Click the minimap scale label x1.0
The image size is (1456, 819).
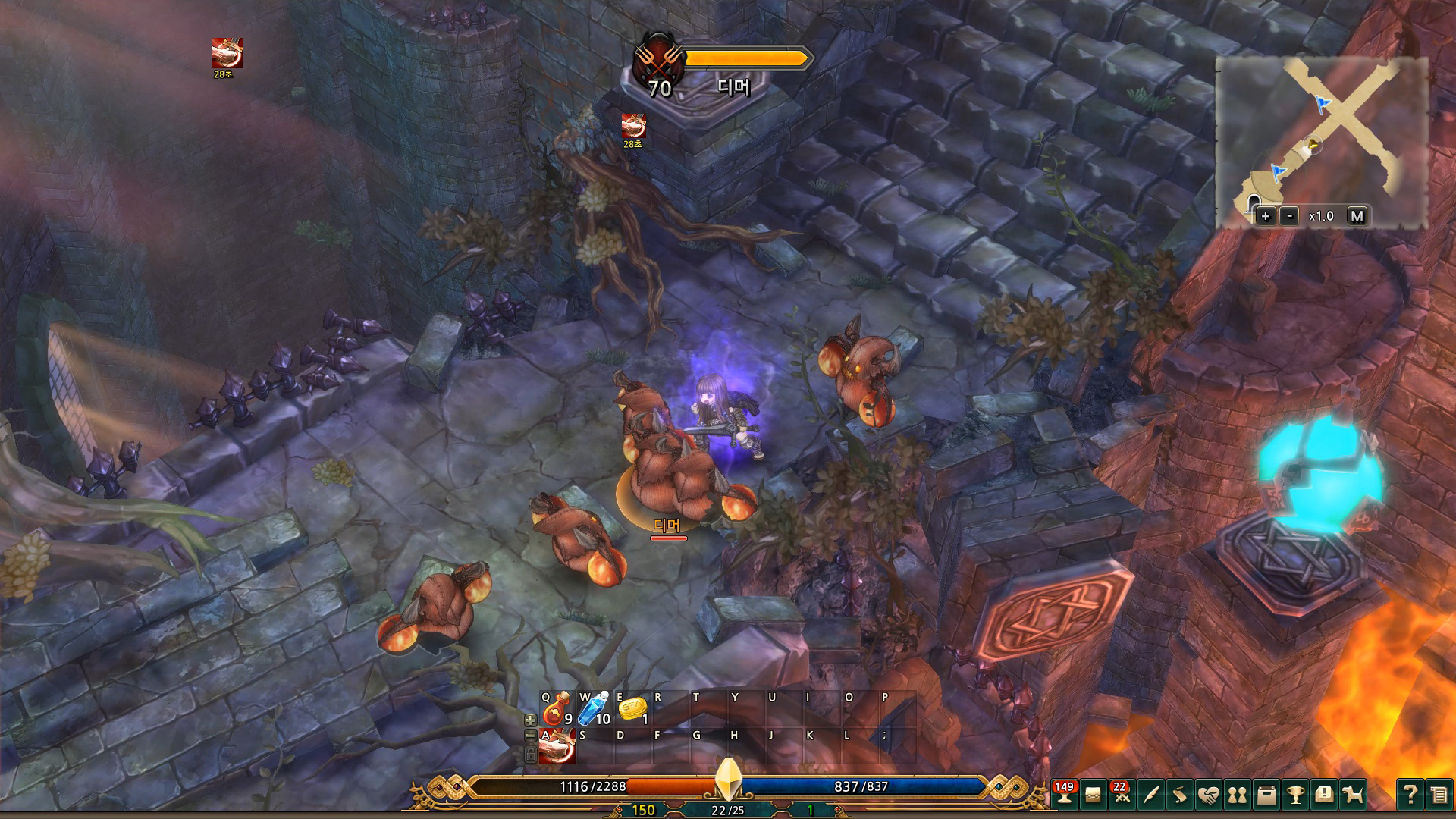[x=1321, y=217]
